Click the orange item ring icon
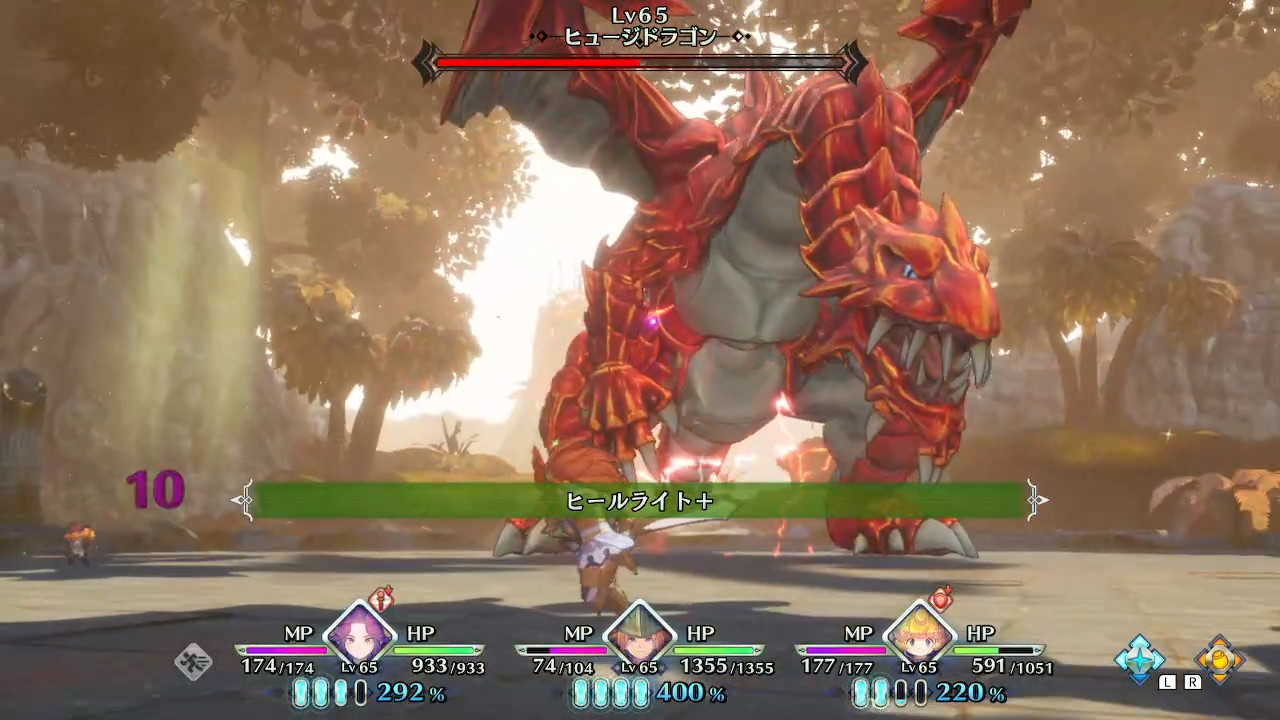1280x720 pixels. (x=1220, y=660)
